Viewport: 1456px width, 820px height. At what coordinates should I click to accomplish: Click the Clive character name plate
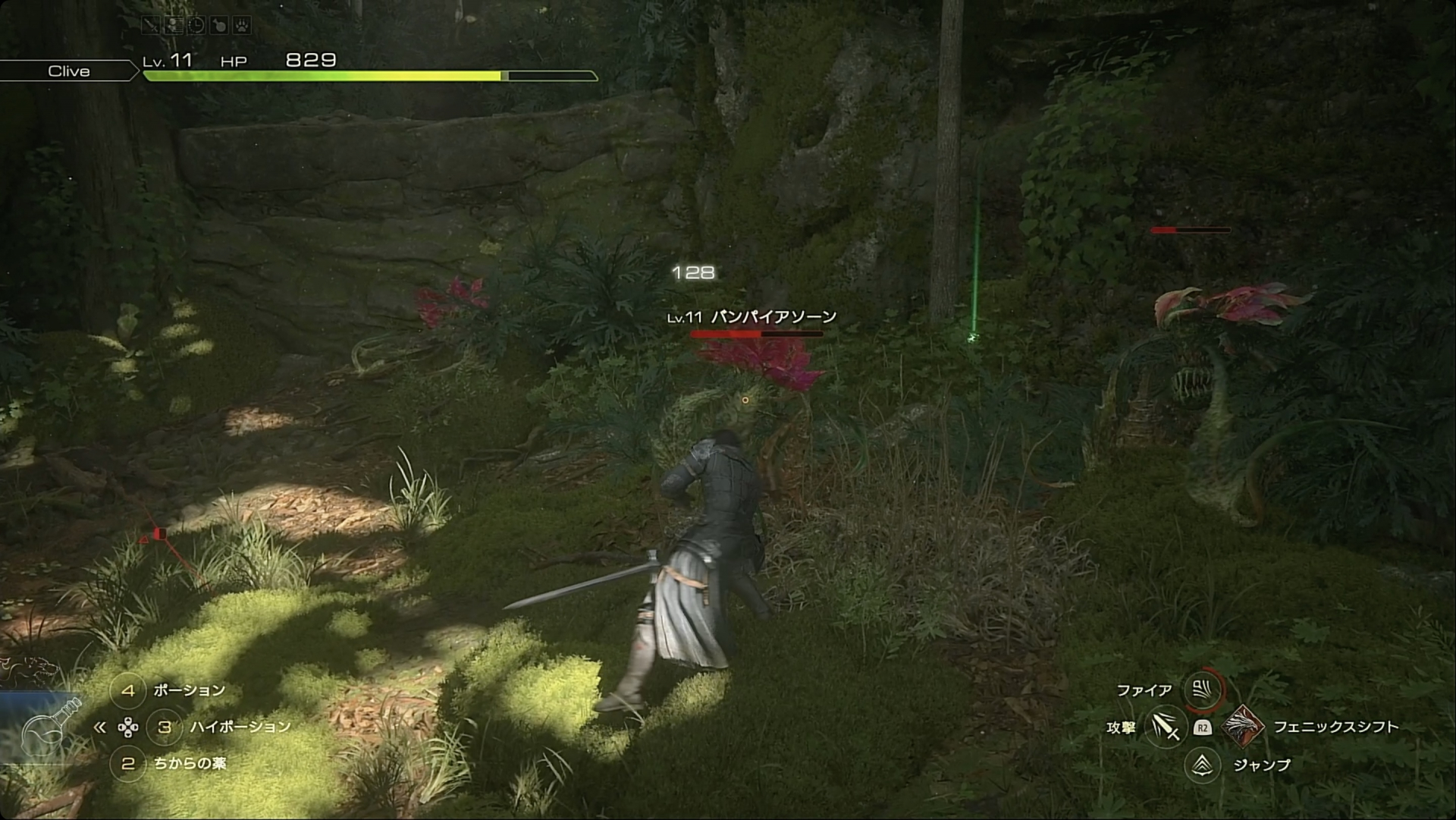(69, 71)
